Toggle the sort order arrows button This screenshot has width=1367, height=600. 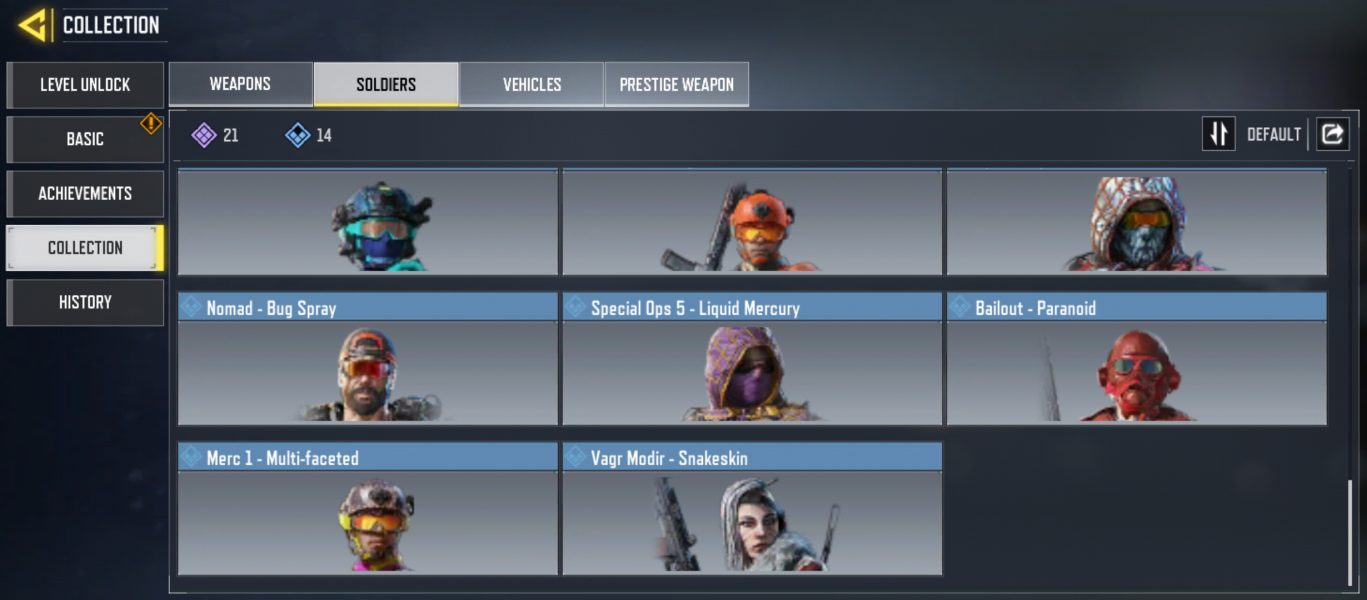tap(1218, 134)
